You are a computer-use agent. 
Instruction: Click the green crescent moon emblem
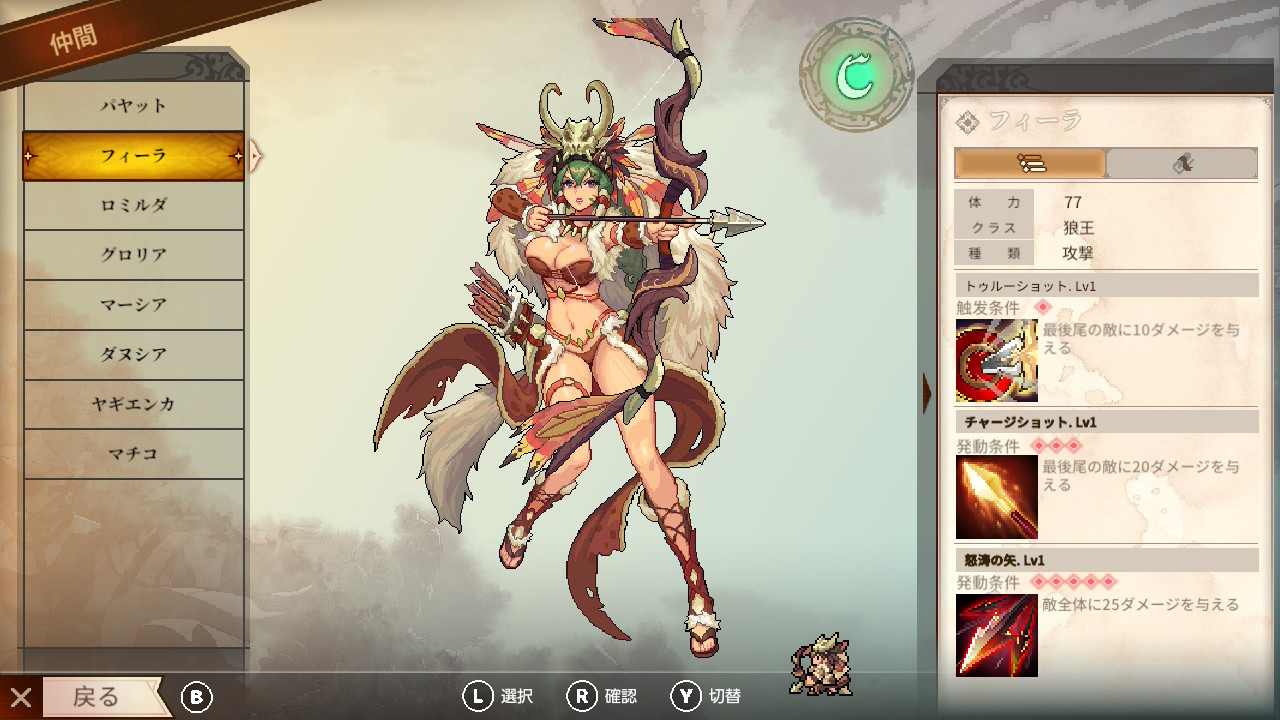pyautogui.click(x=856, y=75)
